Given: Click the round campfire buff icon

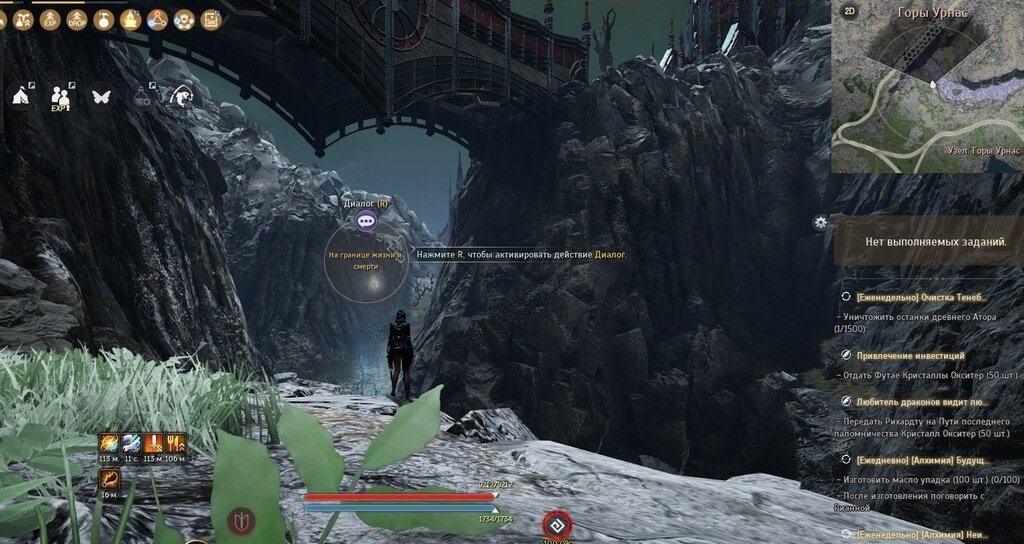Looking at the screenshot, I should coord(130,19).
